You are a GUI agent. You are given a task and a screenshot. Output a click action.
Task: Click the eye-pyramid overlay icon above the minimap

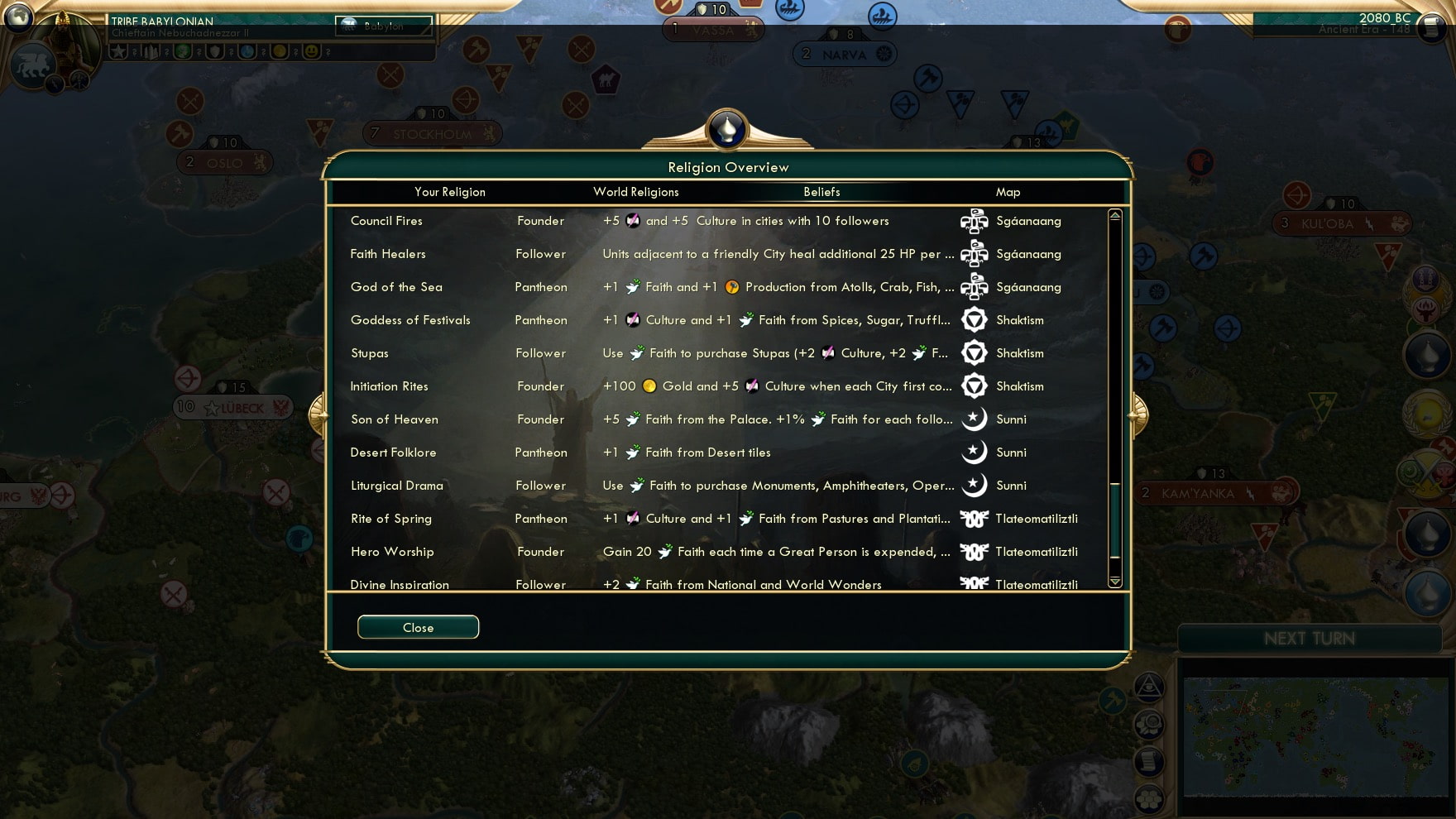[1149, 687]
